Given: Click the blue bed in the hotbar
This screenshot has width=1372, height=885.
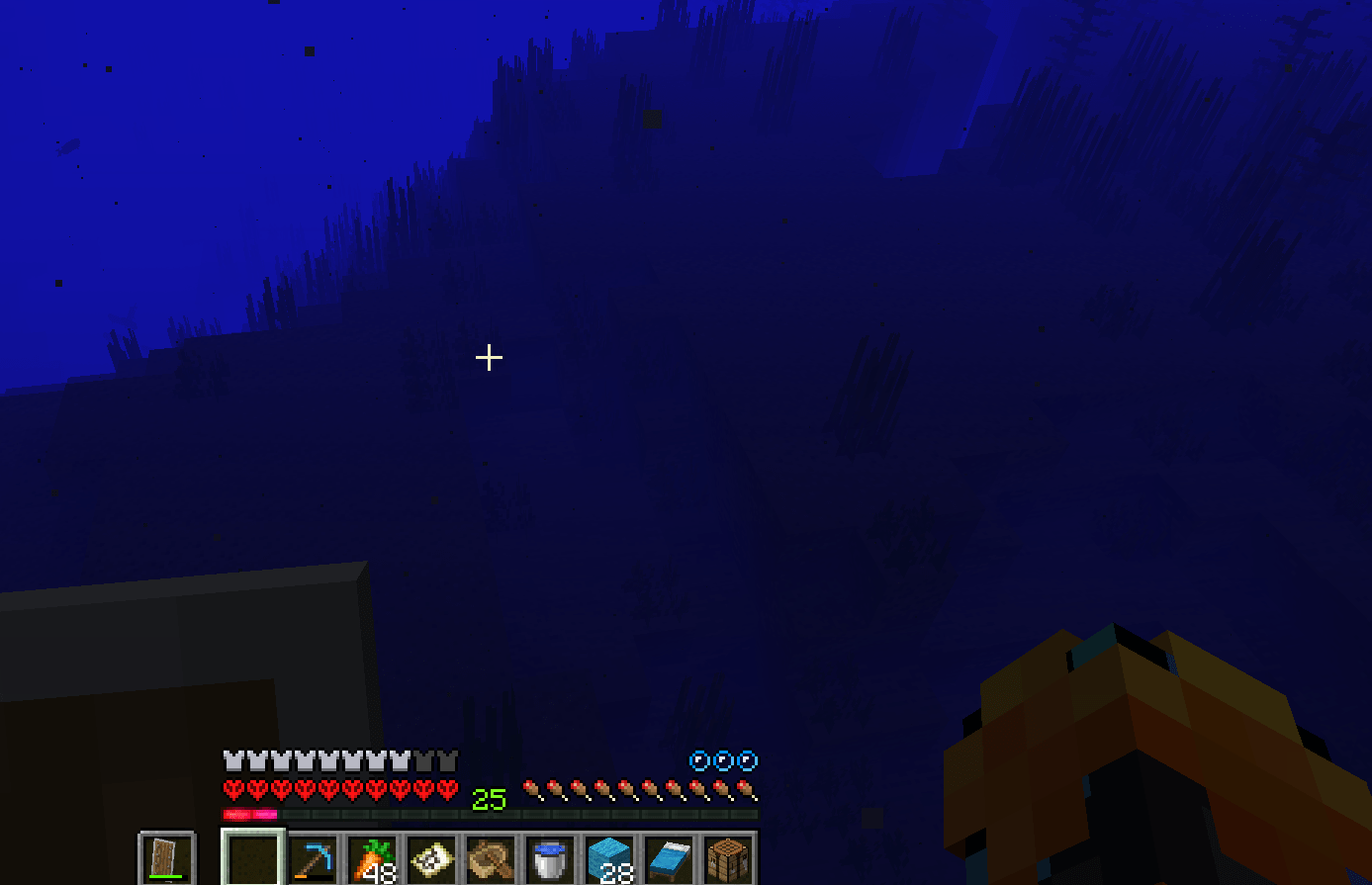Looking at the screenshot, I should pyautogui.click(x=670, y=858).
